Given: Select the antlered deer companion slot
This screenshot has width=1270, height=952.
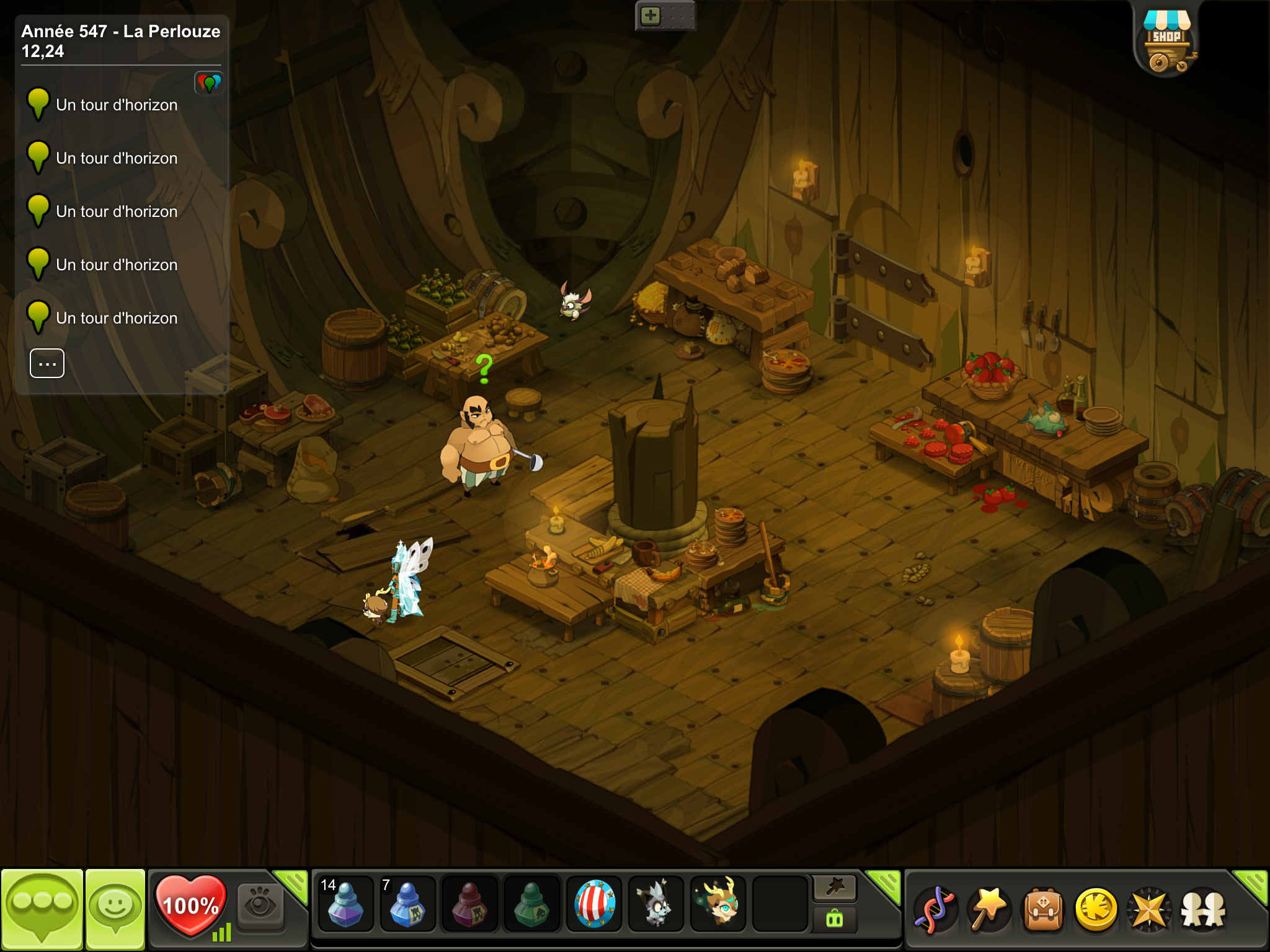Looking at the screenshot, I should click(718, 904).
